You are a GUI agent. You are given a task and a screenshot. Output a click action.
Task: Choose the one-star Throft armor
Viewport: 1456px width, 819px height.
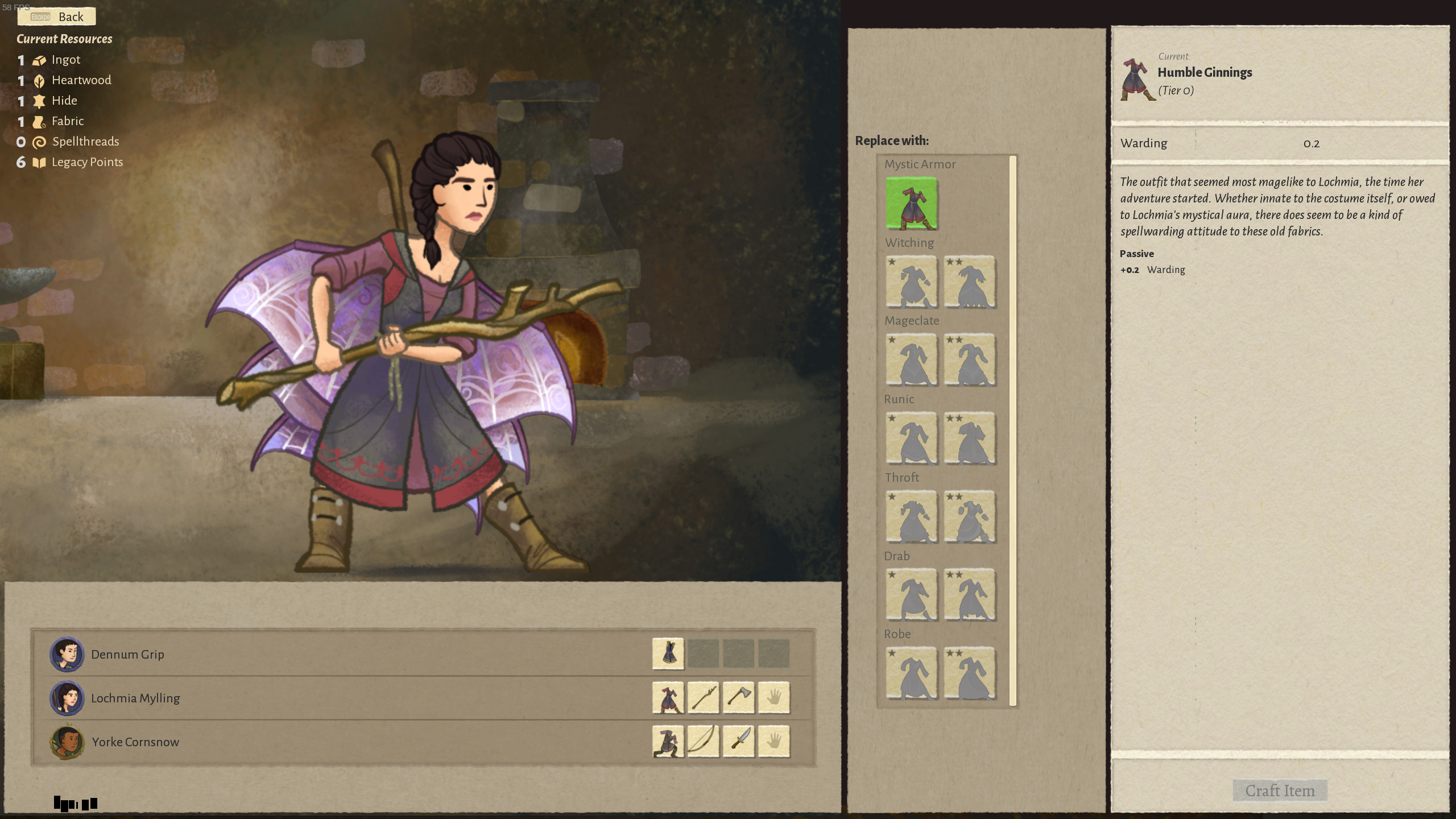[911, 517]
